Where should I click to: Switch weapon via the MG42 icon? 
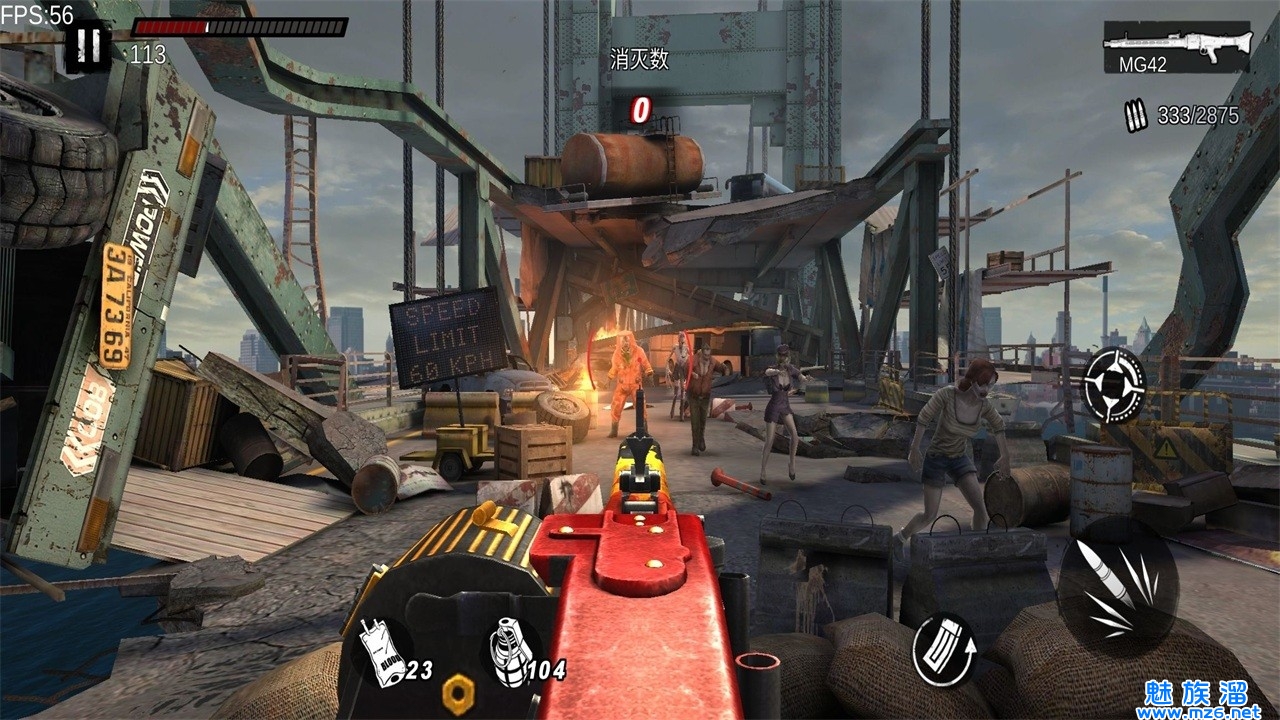(1176, 46)
